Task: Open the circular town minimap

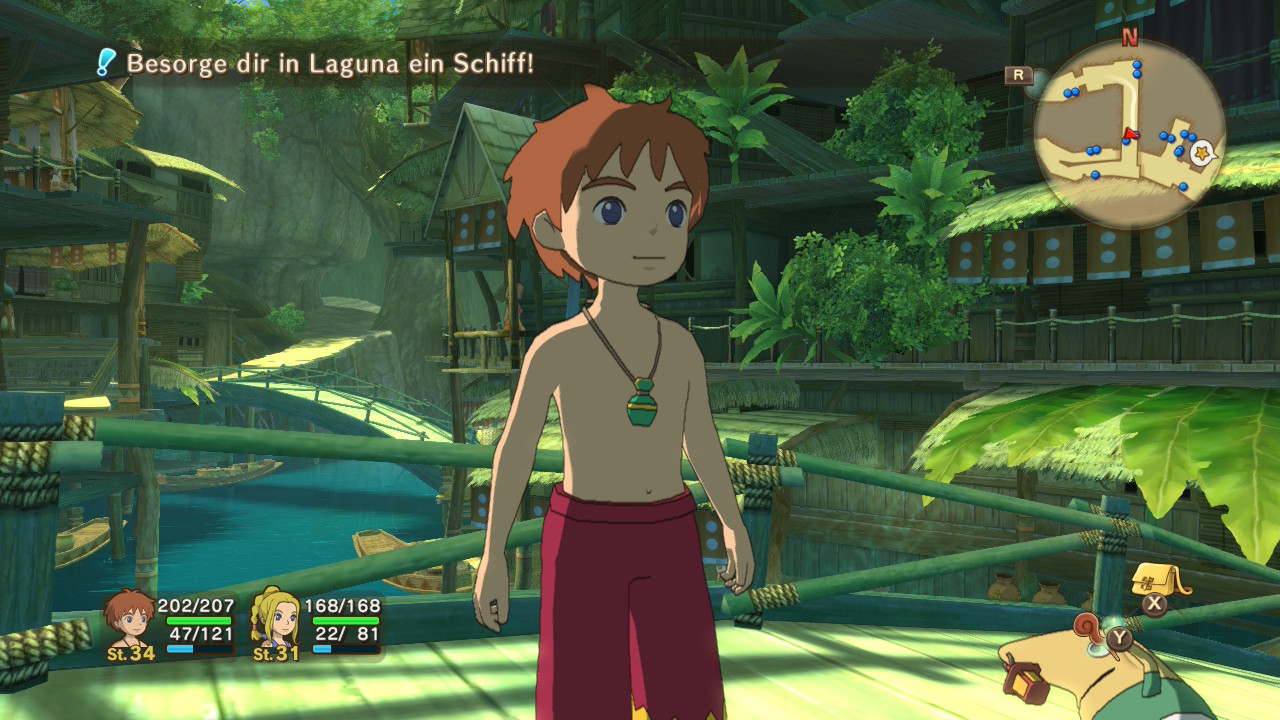Action: [x=1129, y=133]
